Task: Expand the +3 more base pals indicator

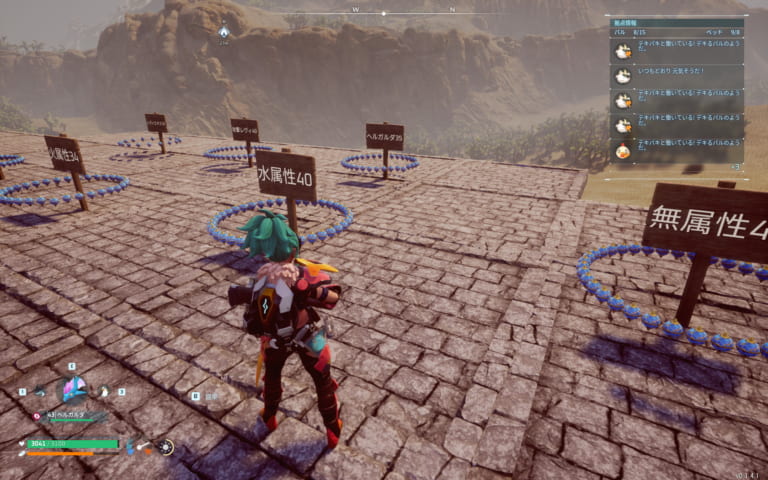Action: 736,167
